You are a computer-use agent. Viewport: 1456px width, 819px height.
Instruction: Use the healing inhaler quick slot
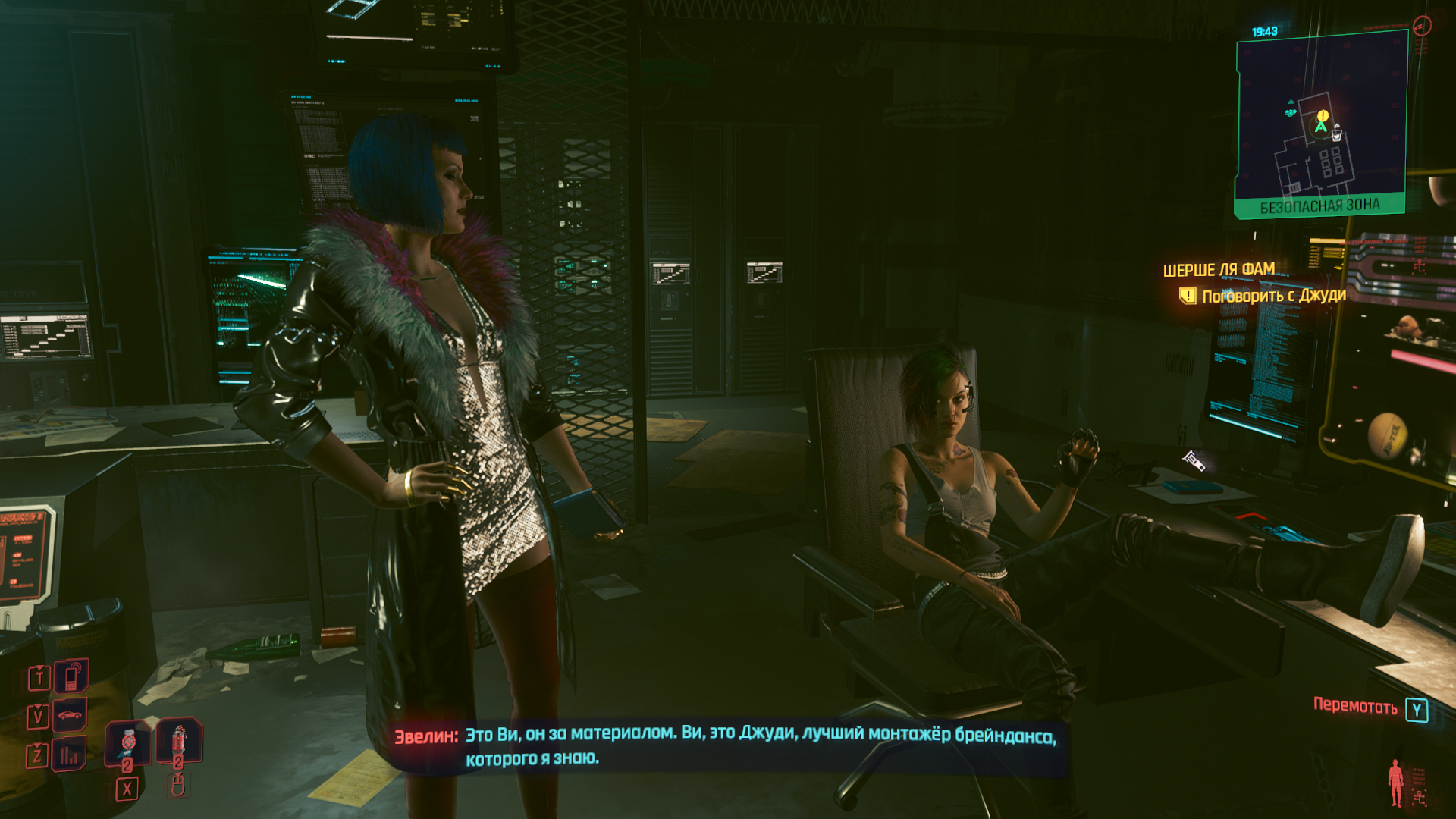[128, 741]
